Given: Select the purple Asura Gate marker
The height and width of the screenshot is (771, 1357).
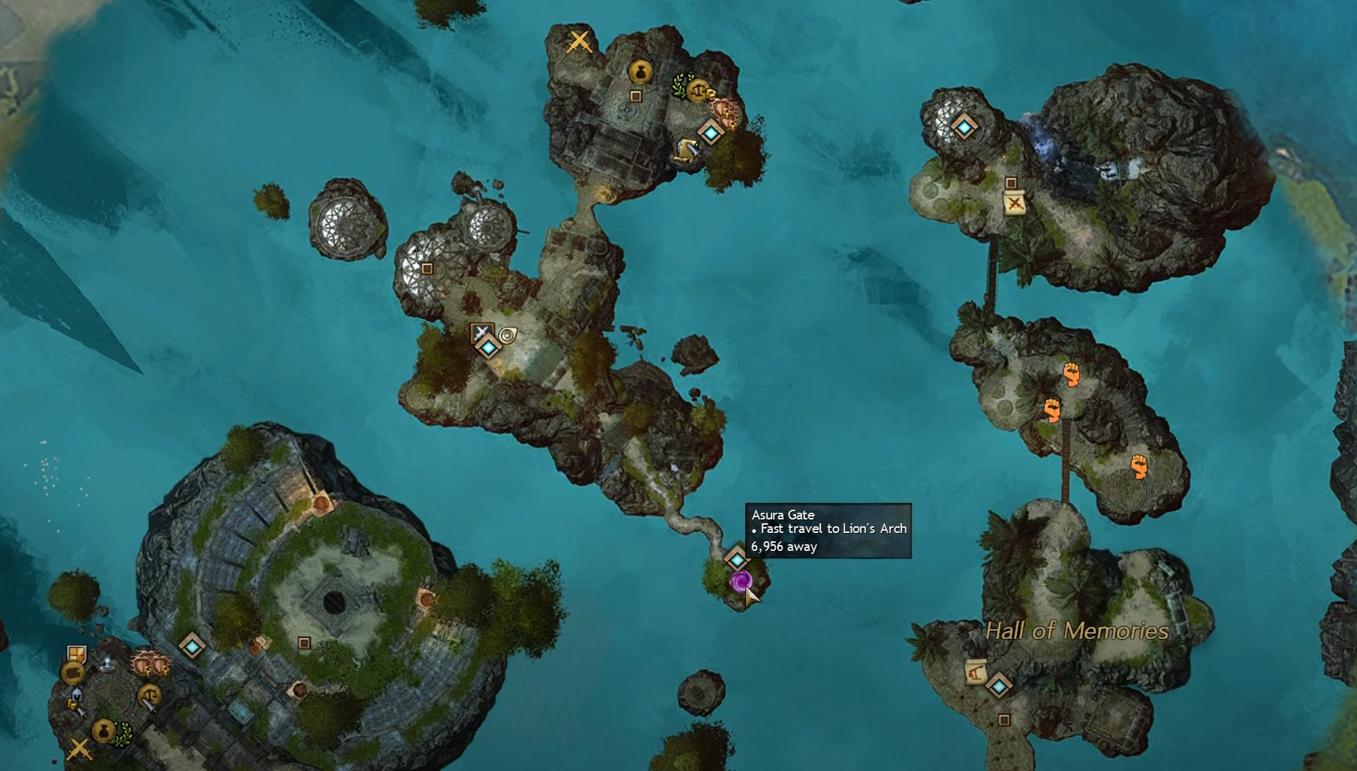Looking at the screenshot, I should pos(740,582).
